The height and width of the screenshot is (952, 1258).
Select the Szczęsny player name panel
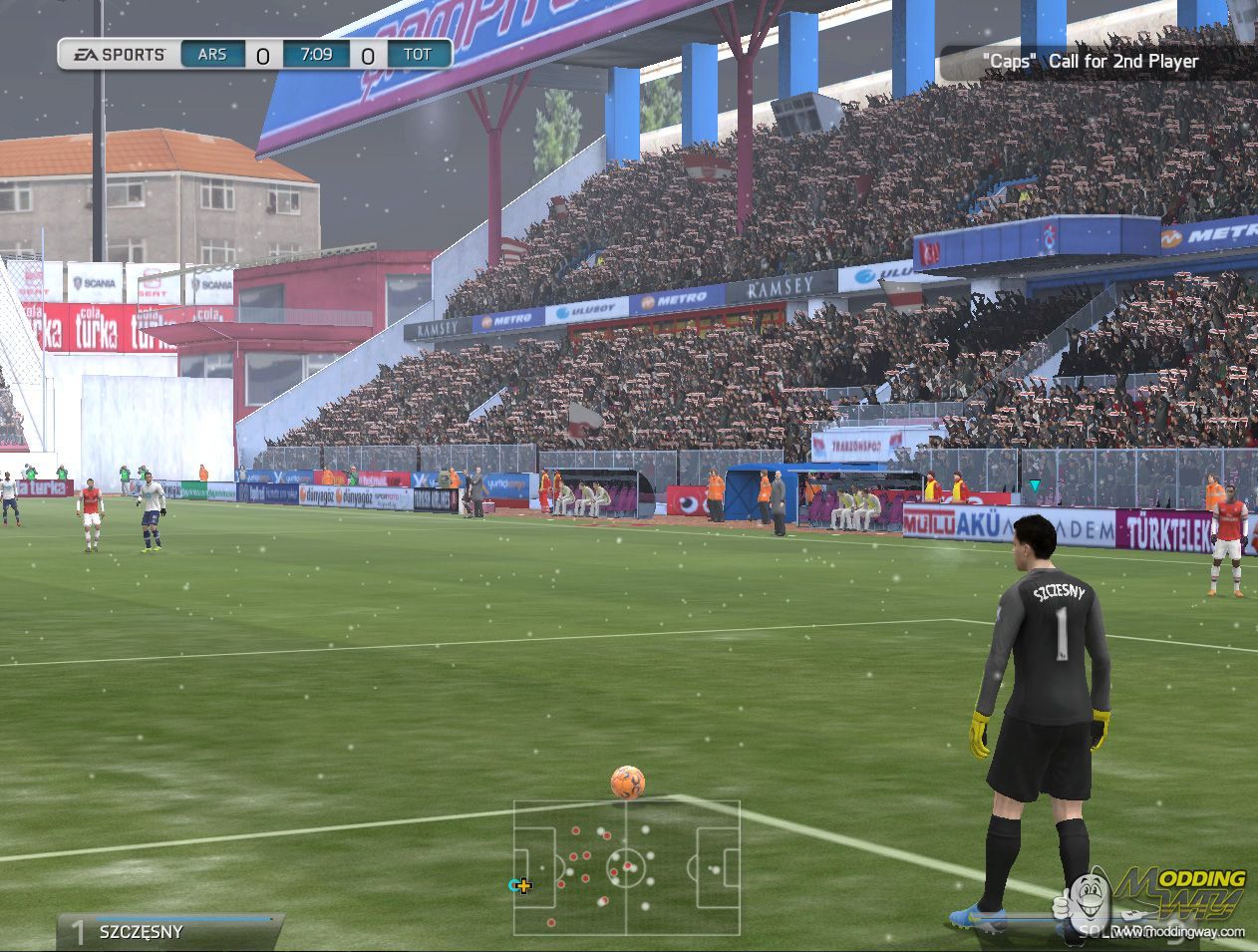click(169, 931)
